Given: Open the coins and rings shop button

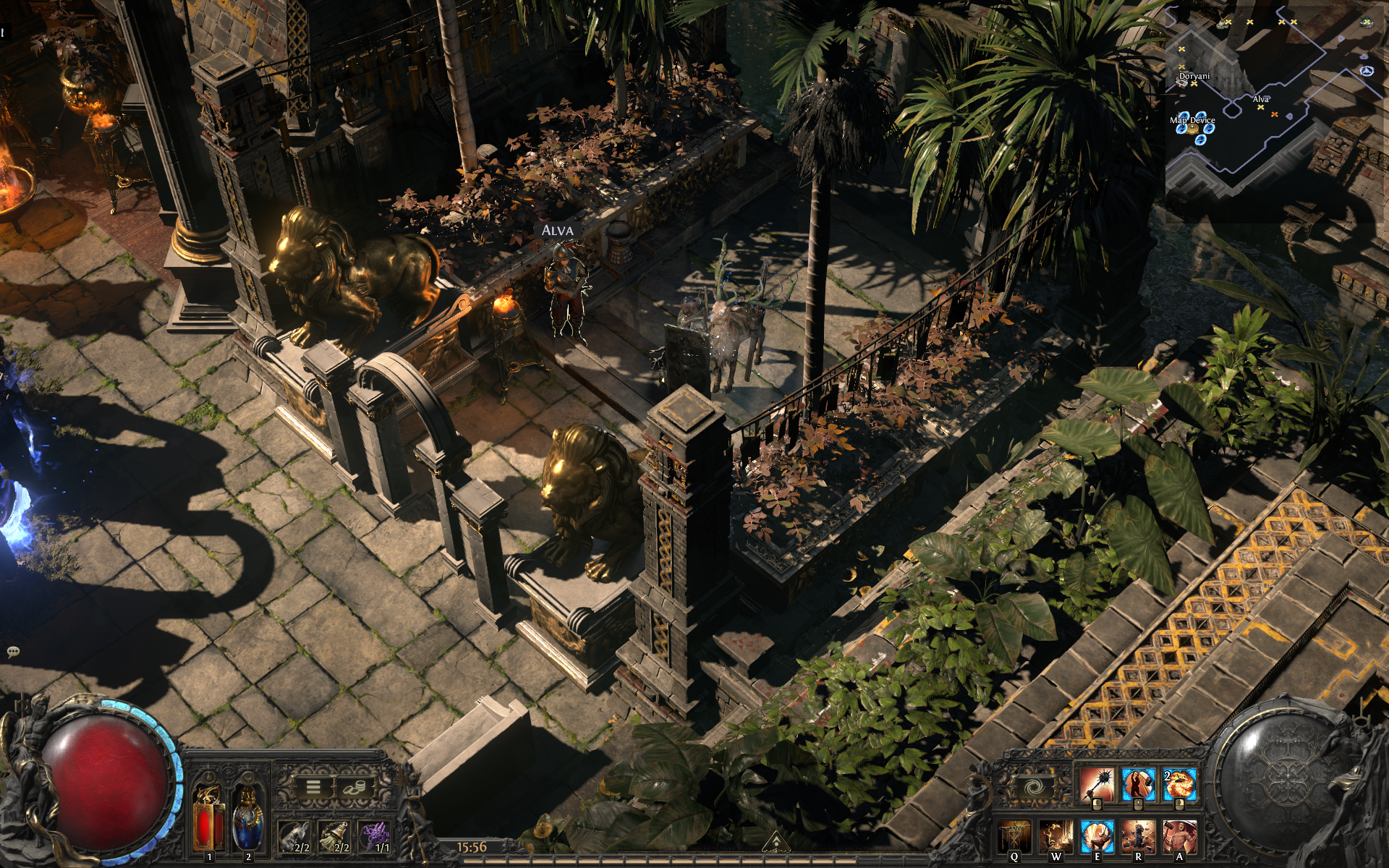Looking at the screenshot, I should pos(354,786).
